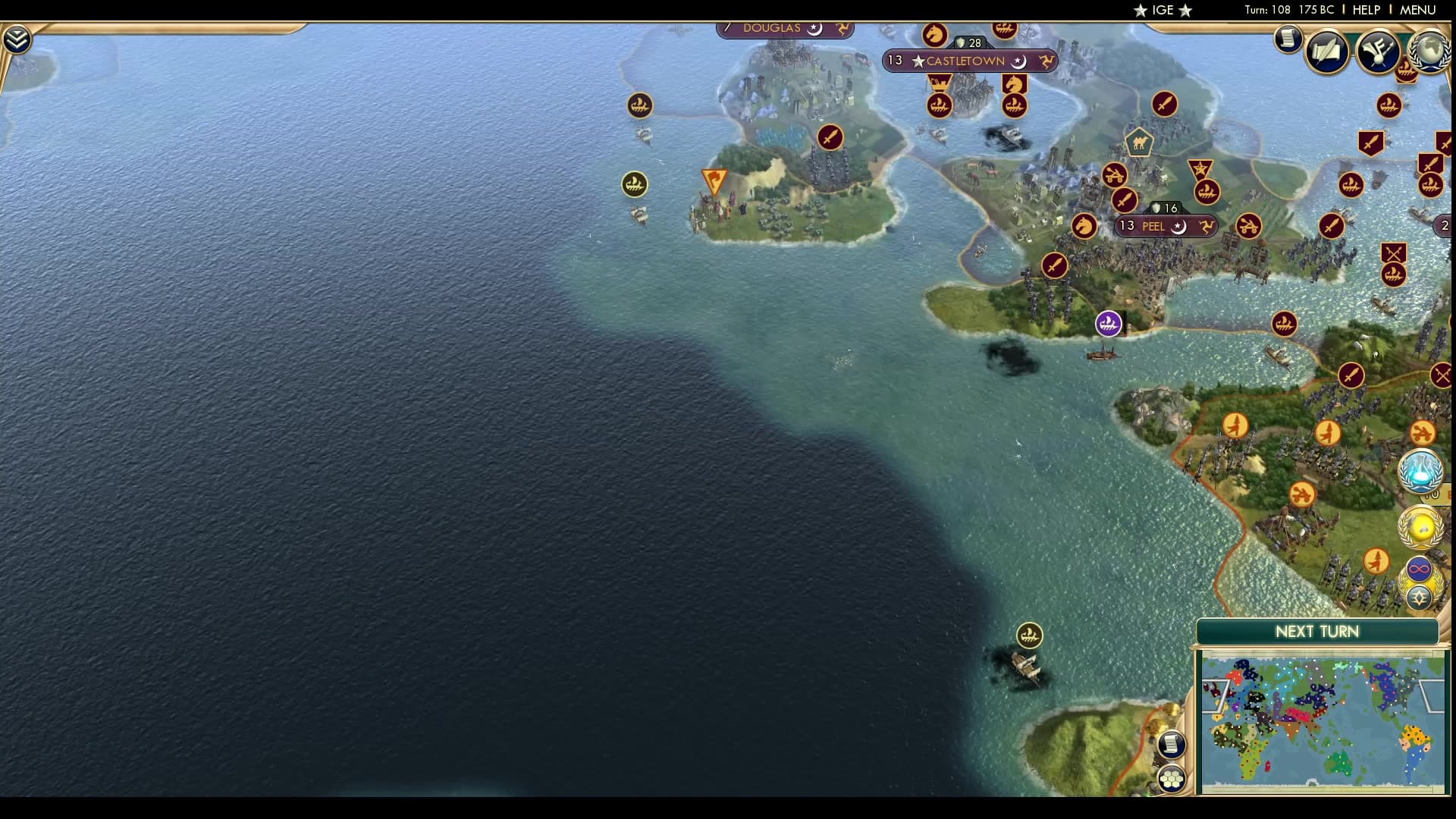Open the notification scroll icon near top right
This screenshot has height=819, width=1456.
coord(1288,39)
